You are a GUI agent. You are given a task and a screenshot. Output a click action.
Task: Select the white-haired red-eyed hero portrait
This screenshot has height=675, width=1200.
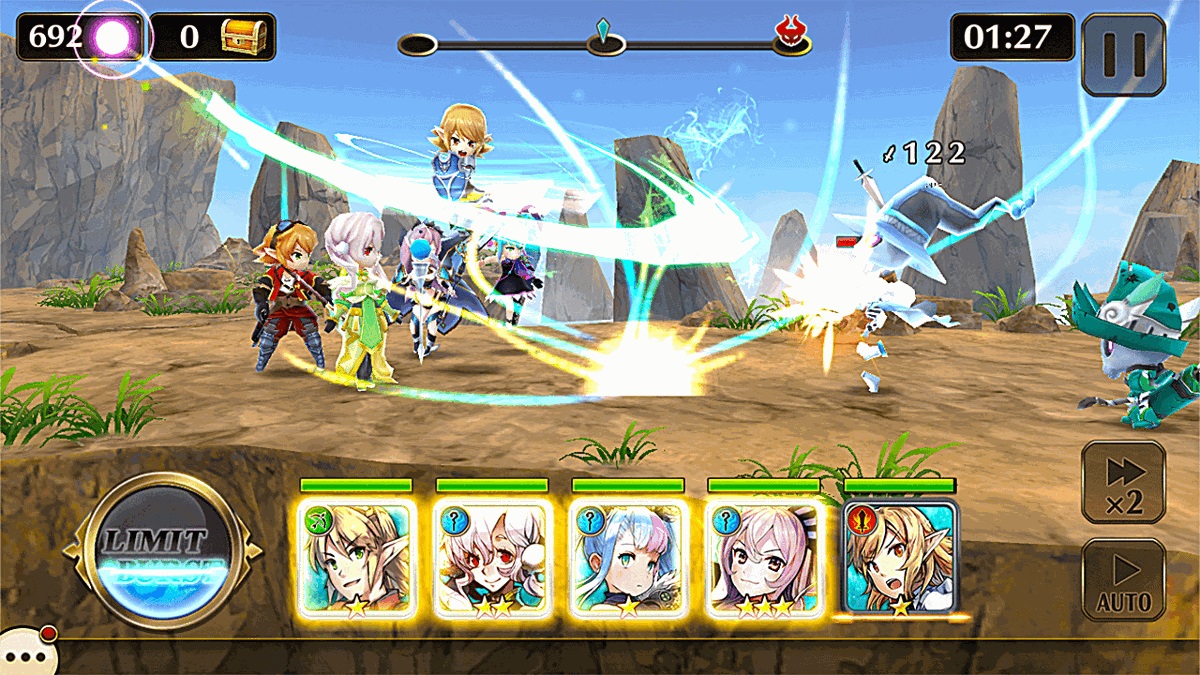(x=492, y=556)
